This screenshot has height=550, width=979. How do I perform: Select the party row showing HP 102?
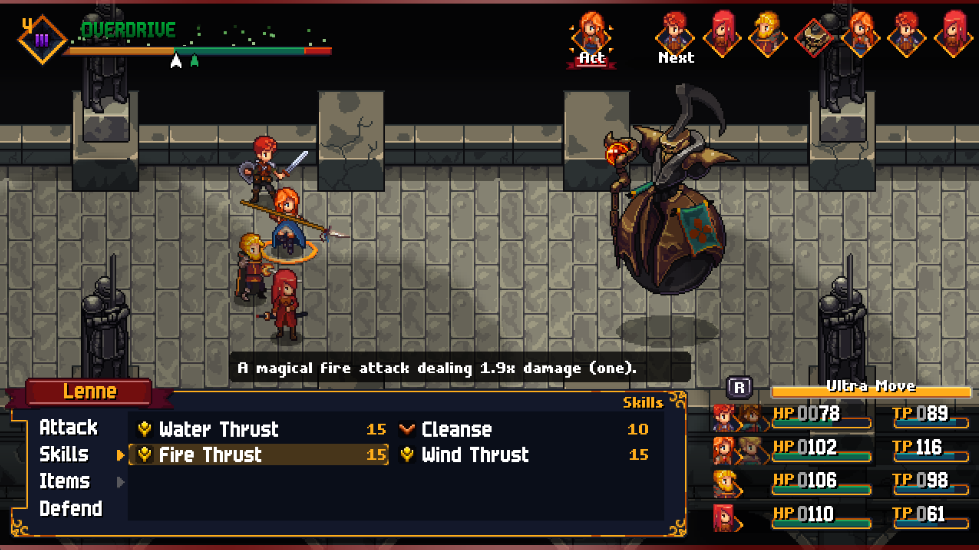[842, 448]
